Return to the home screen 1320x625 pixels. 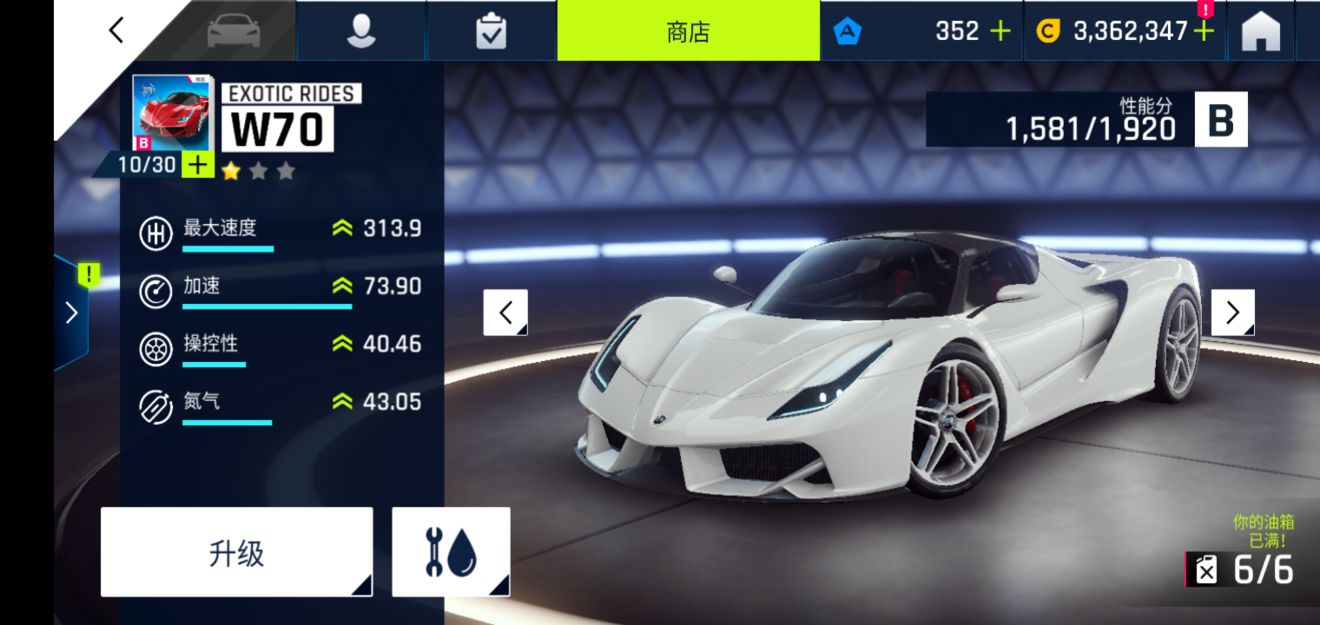[x=1261, y=32]
